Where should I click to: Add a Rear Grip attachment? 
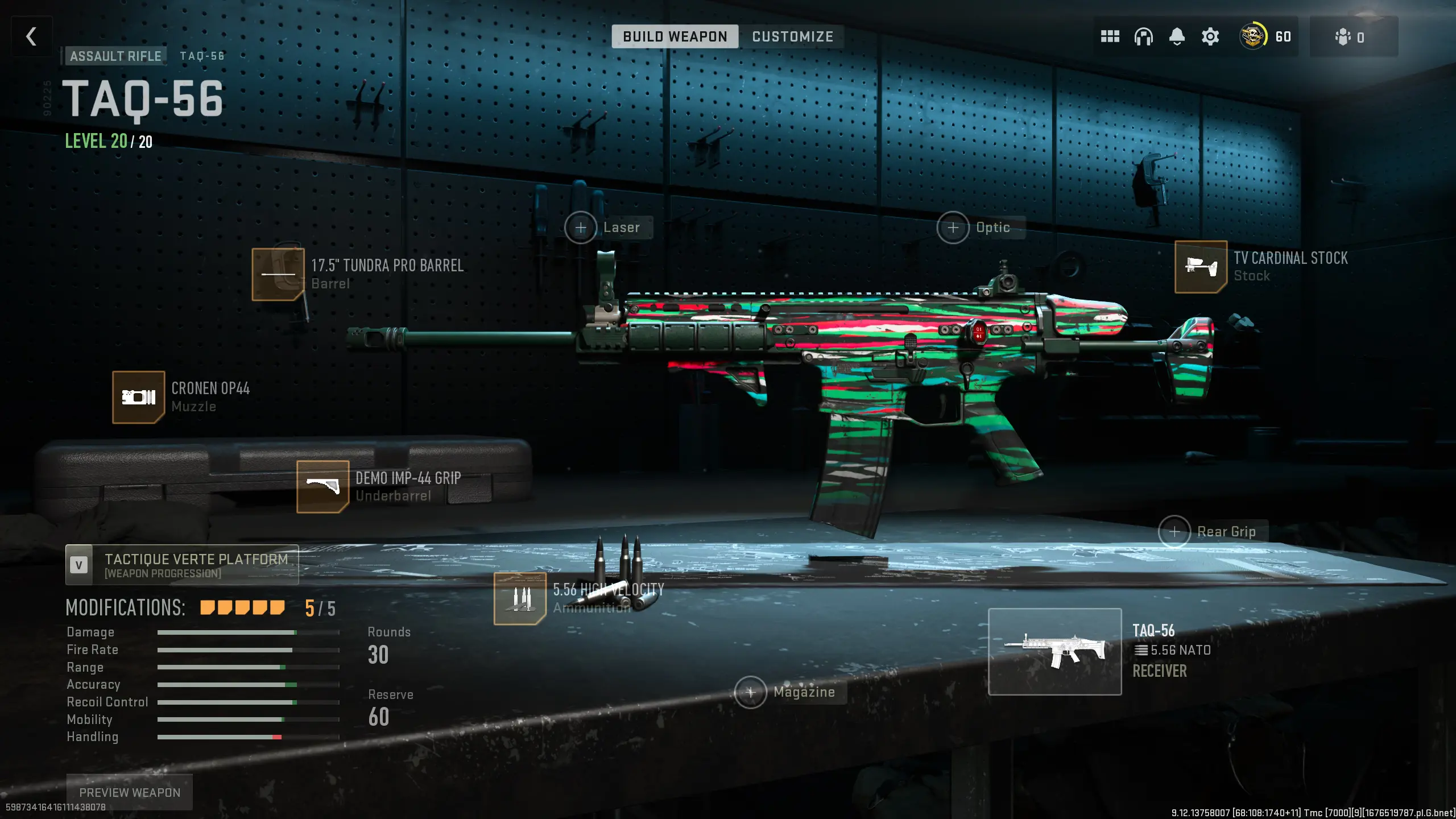(x=1175, y=532)
